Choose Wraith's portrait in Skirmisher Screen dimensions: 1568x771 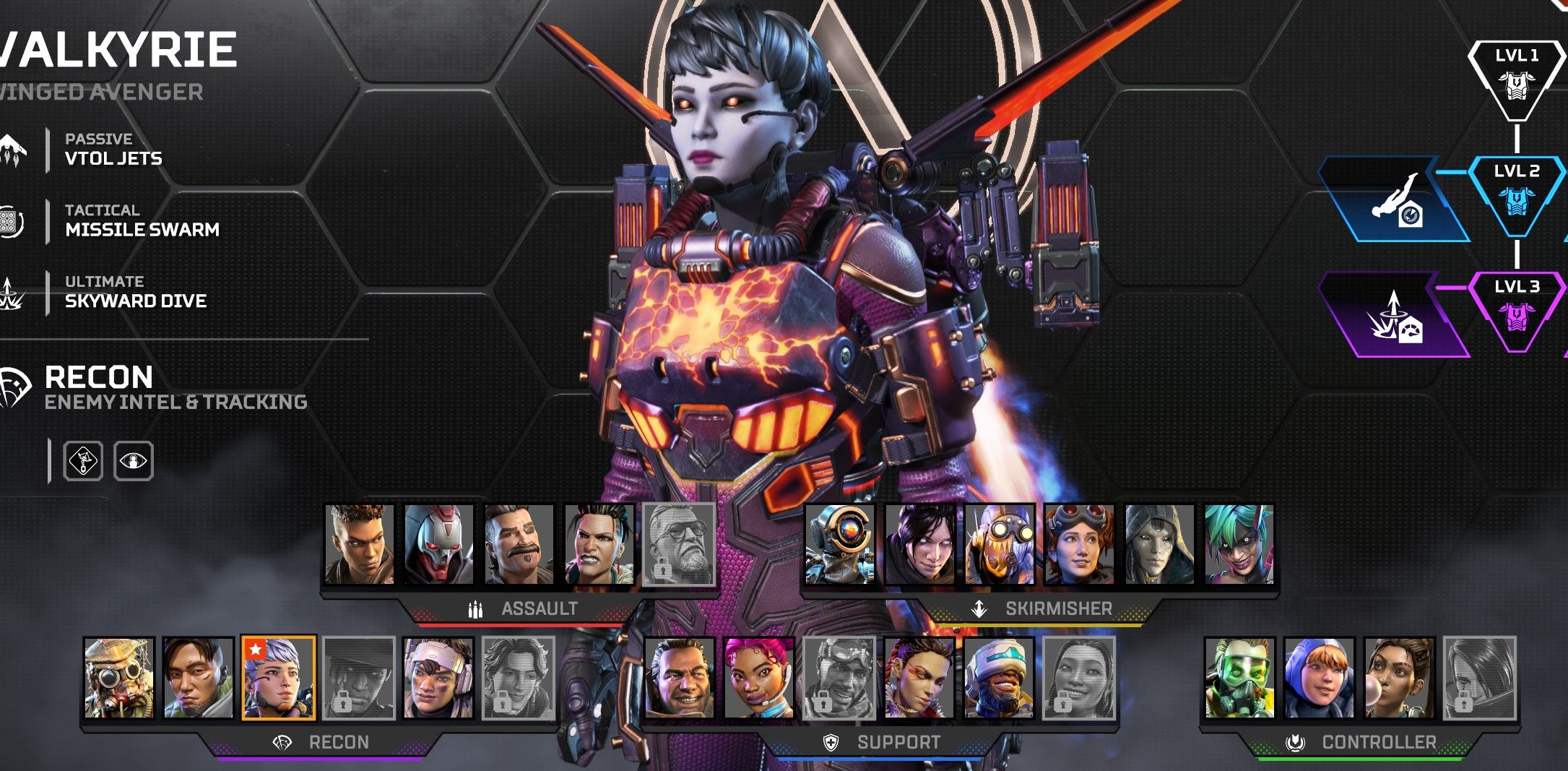point(919,544)
